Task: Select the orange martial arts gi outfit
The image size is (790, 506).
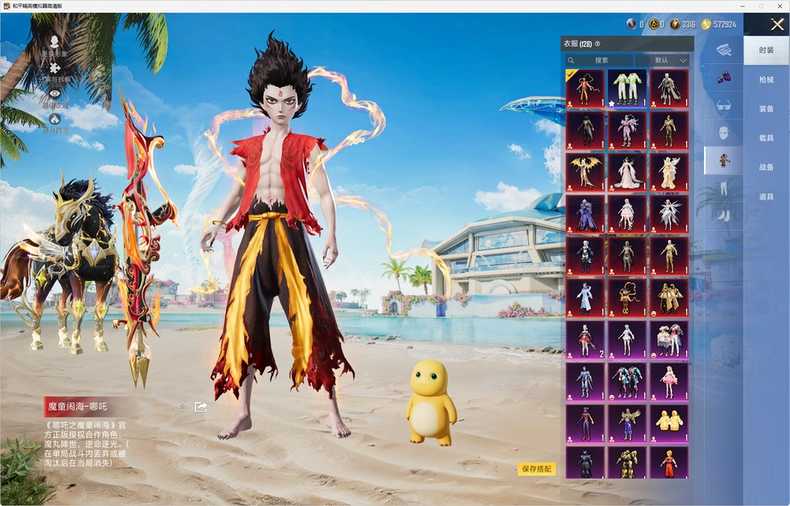Action: 669,463
